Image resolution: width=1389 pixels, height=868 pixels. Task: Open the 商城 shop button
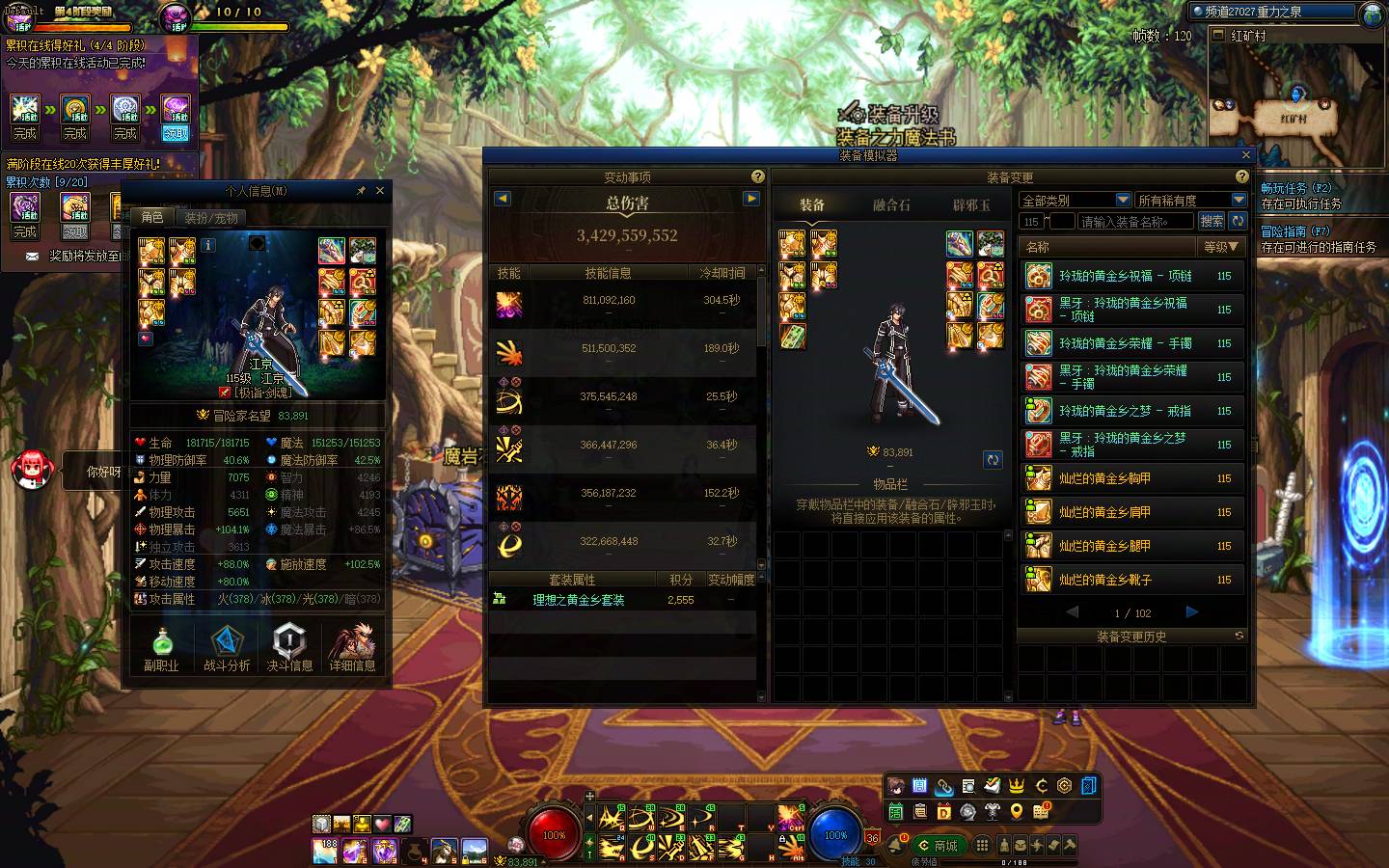(938, 846)
